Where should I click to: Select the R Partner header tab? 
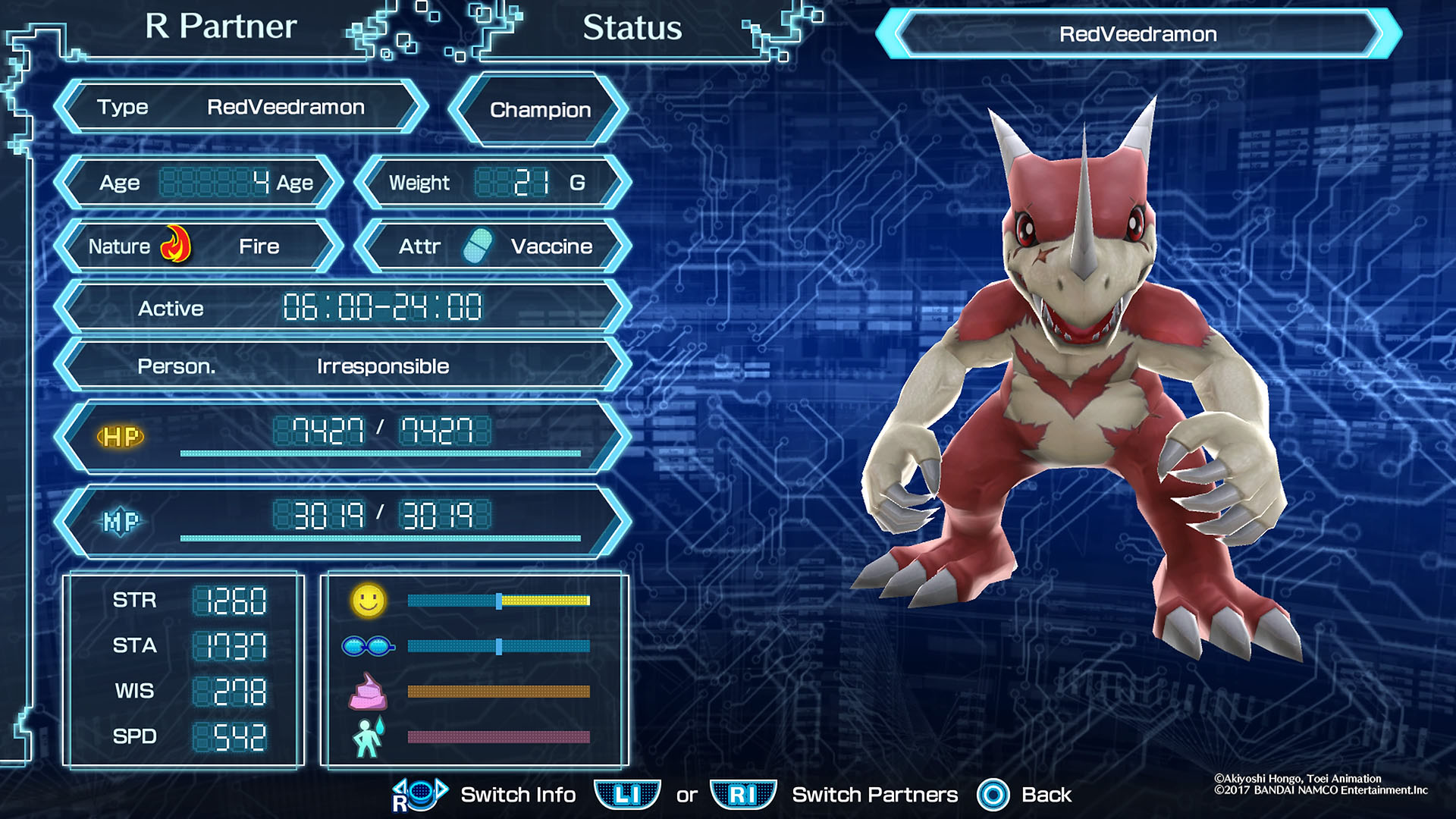coord(221,27)
